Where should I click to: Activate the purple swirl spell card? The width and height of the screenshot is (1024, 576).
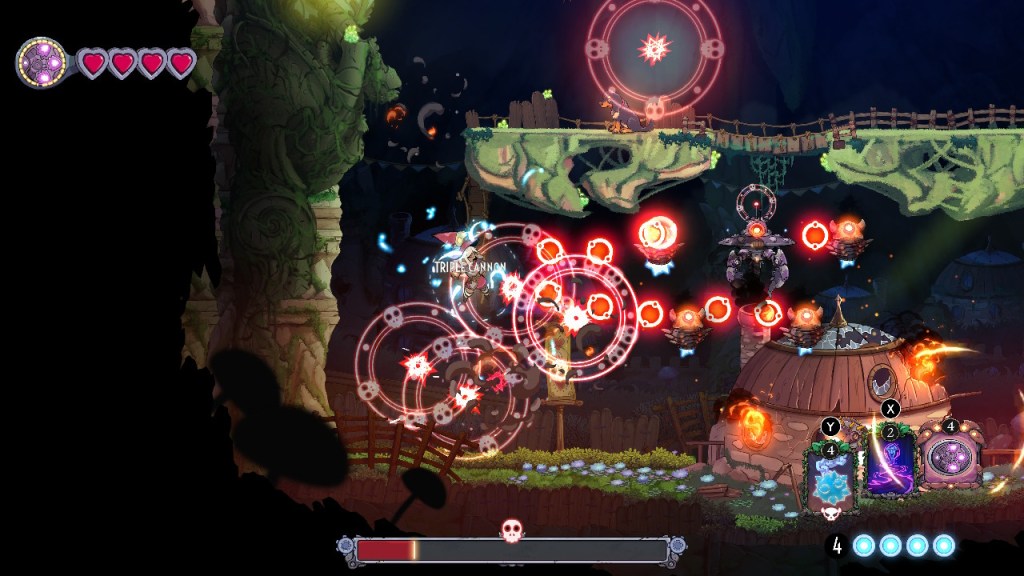point(890,463)
